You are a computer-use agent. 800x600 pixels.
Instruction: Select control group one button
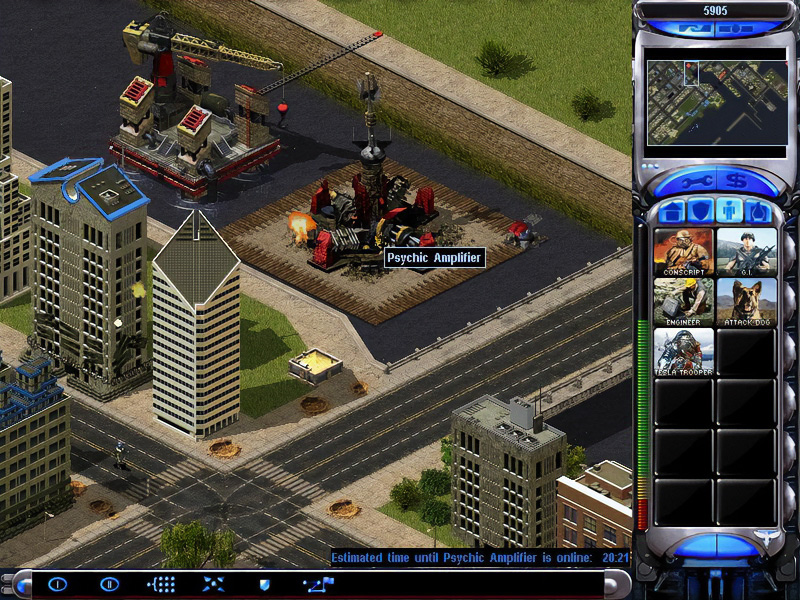point(57,584)
